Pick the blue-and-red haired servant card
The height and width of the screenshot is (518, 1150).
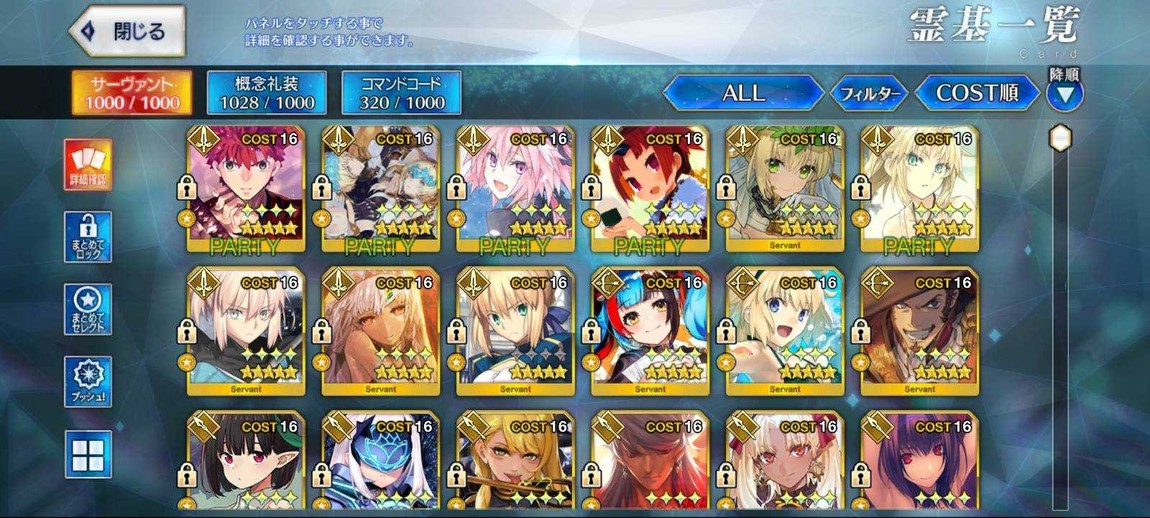[x=650, y=330]
